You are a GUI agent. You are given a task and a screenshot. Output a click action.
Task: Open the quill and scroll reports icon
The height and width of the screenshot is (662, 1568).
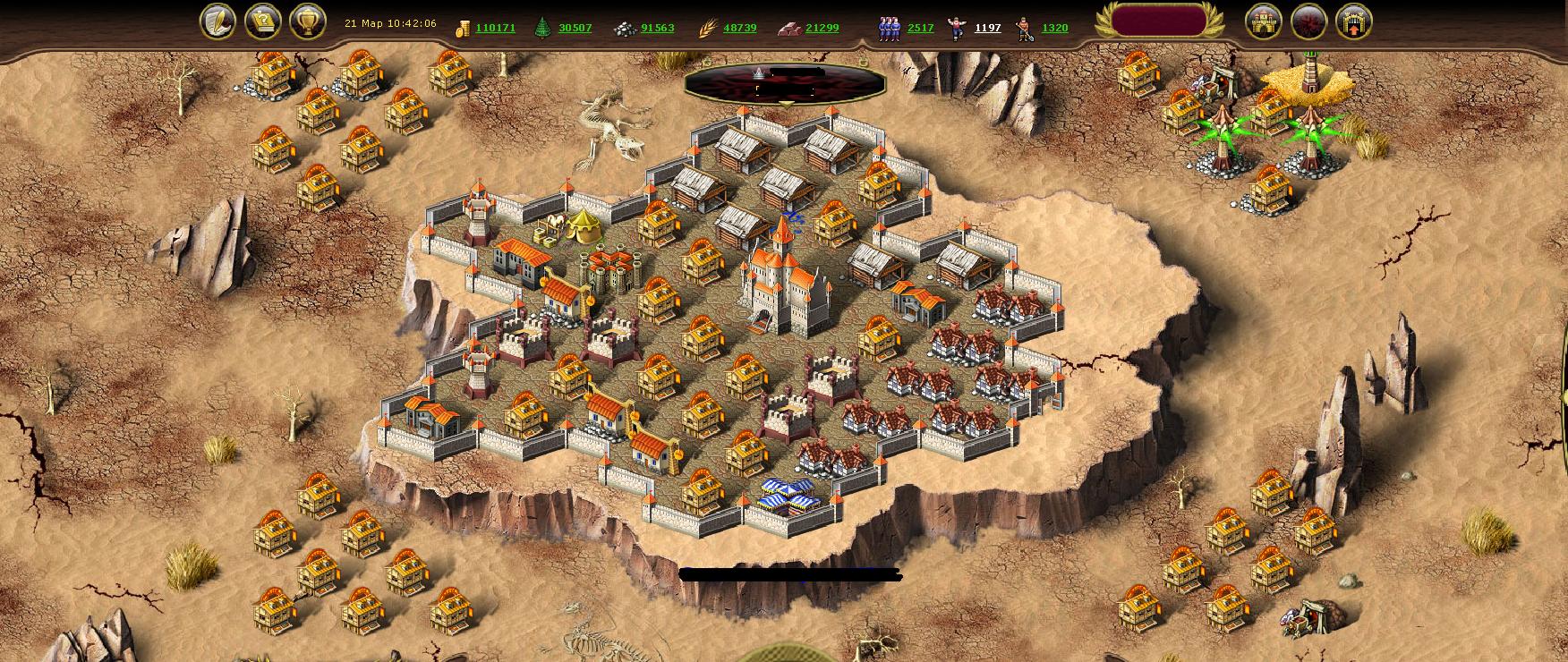(x=217, y=21)
